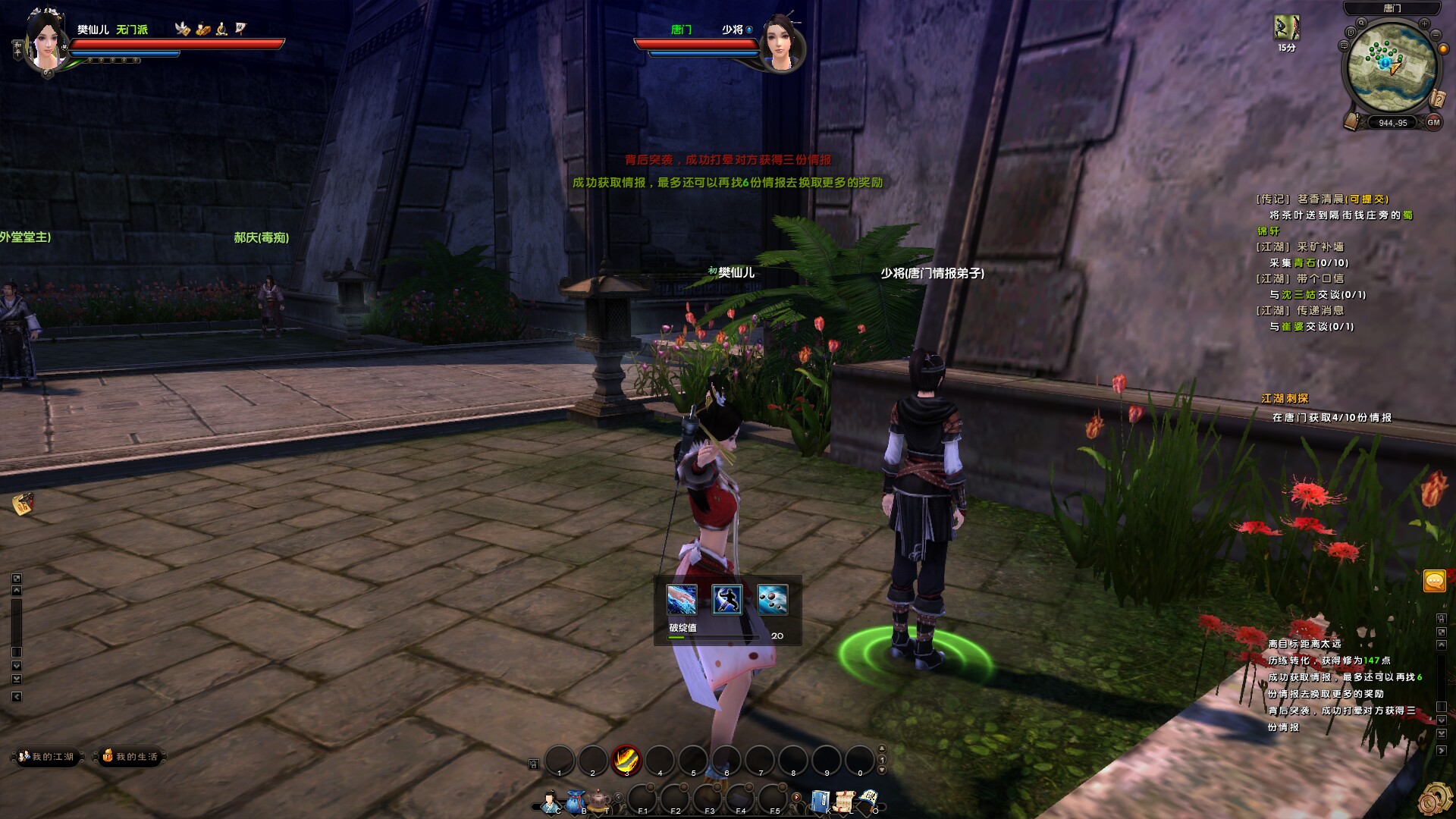Use the blue wave skill in the popup bar
Image resolution: width=1456 pixels, height=819 pixels.
[x=681, y=600]
